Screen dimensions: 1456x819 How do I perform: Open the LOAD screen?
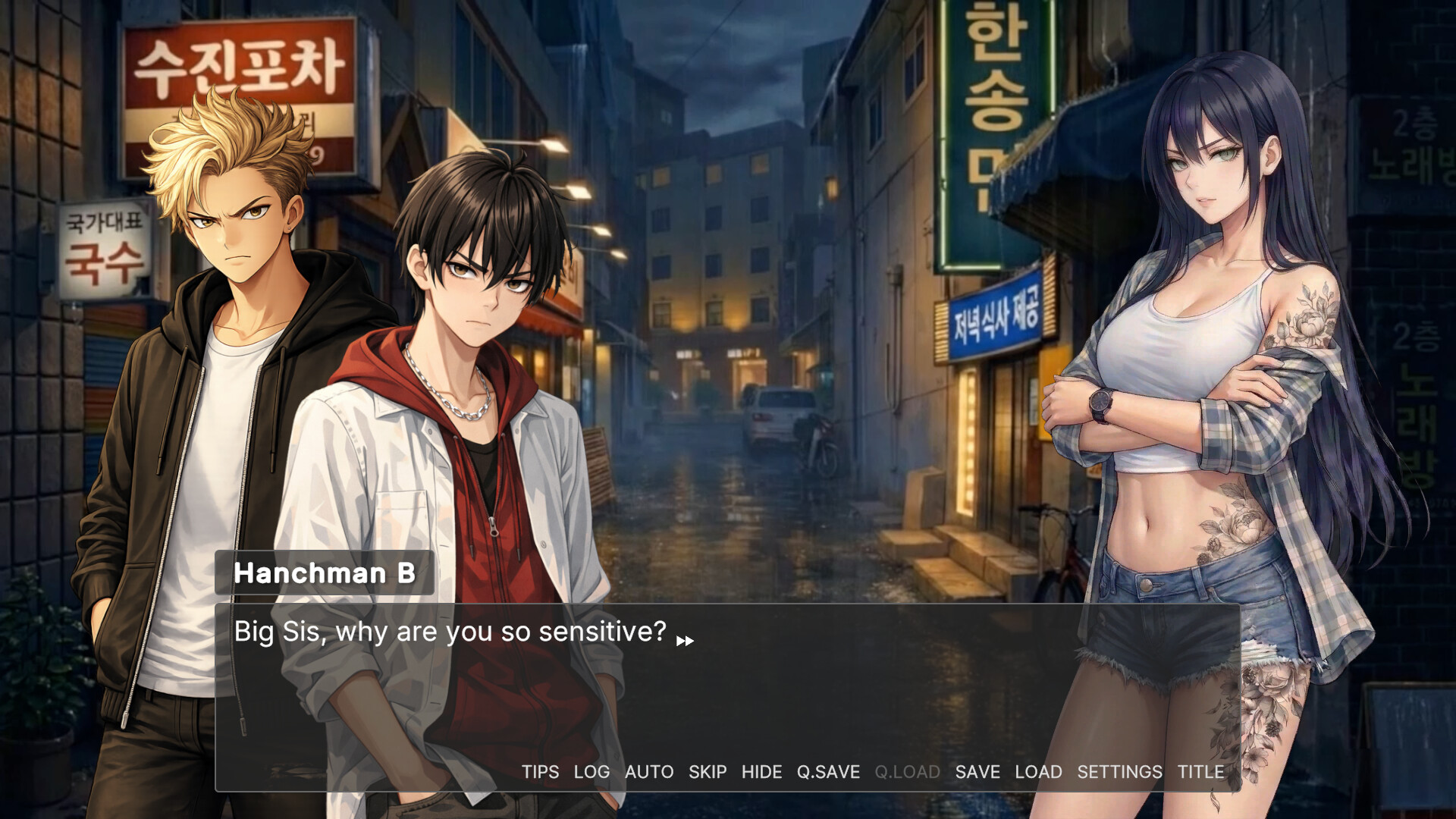(x=1040, y=772)
